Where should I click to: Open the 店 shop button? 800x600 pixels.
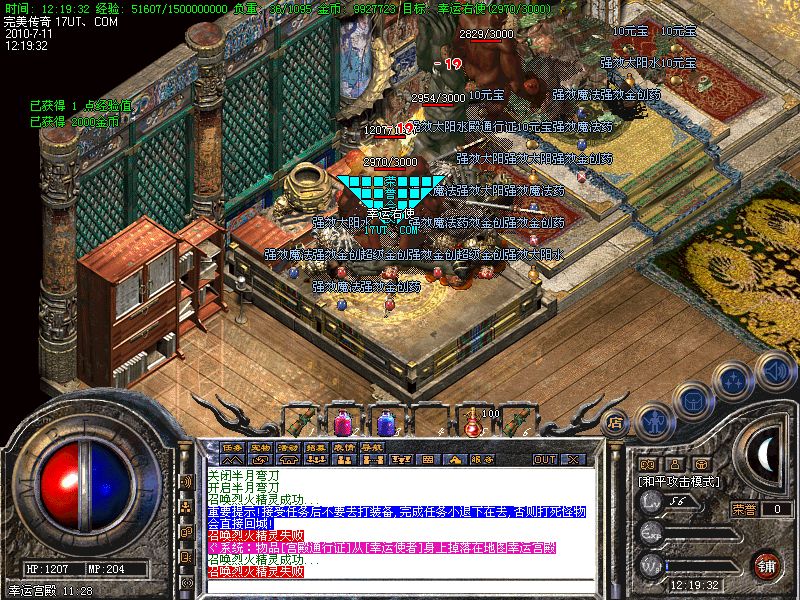pos(616,422)
